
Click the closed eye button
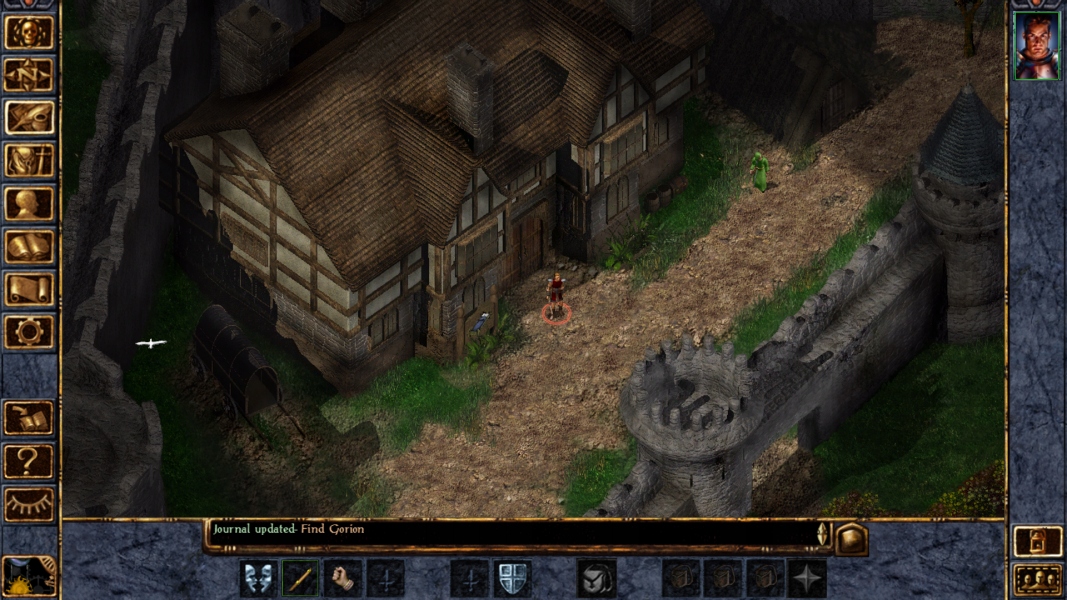tap(29, 504)
